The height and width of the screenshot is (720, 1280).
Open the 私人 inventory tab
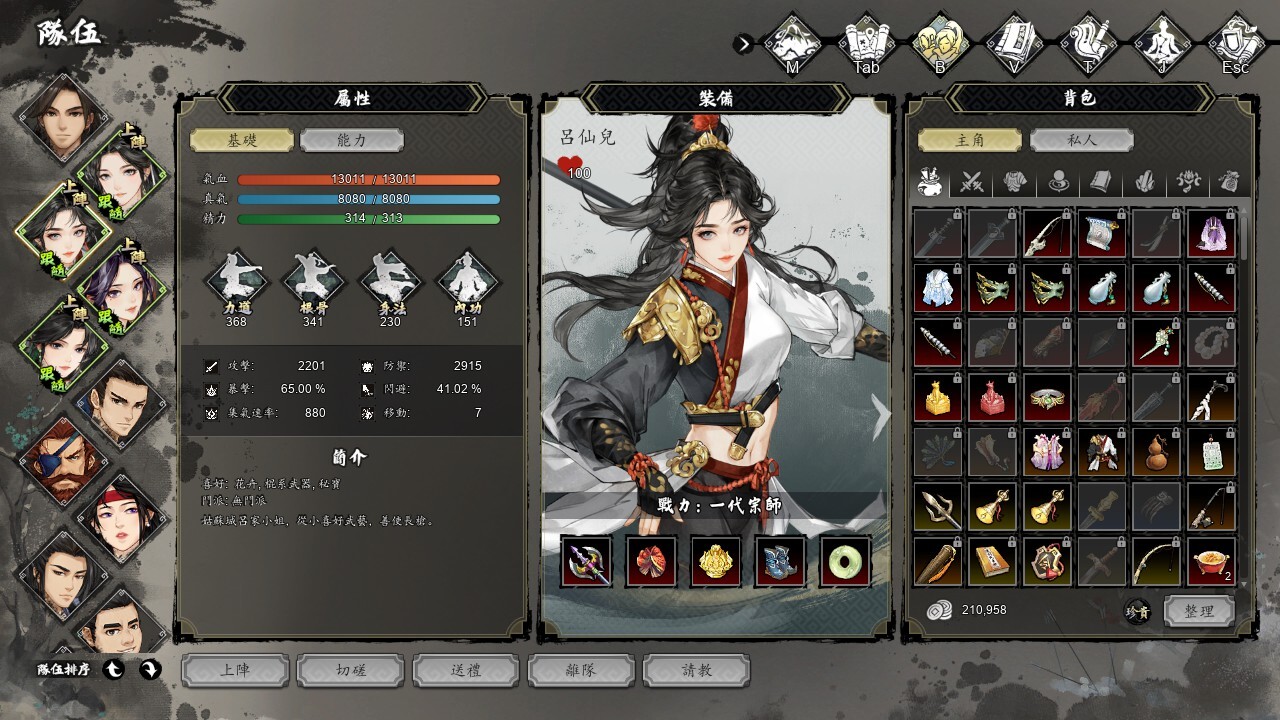[1081, 140]
